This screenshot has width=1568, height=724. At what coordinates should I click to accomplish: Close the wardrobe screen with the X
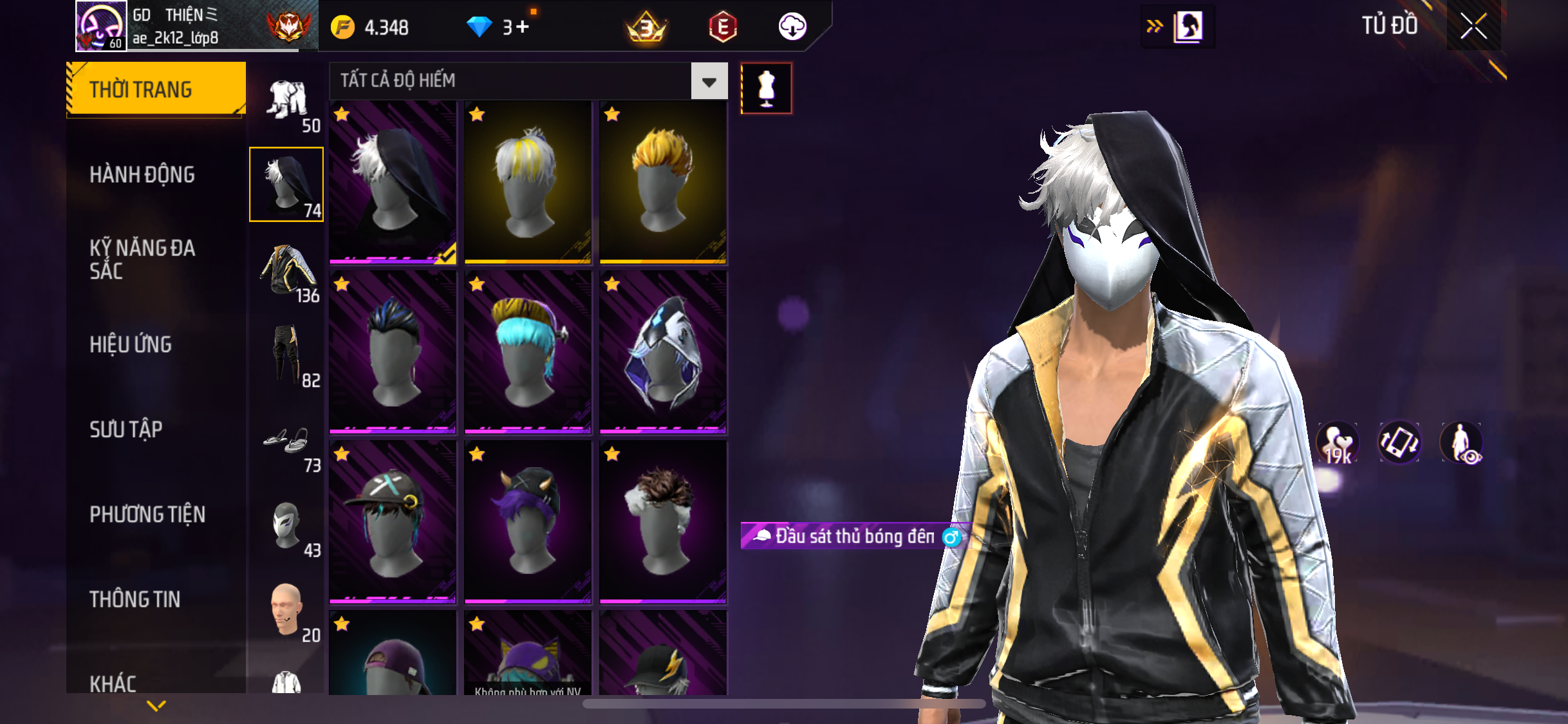[1473, 26]
